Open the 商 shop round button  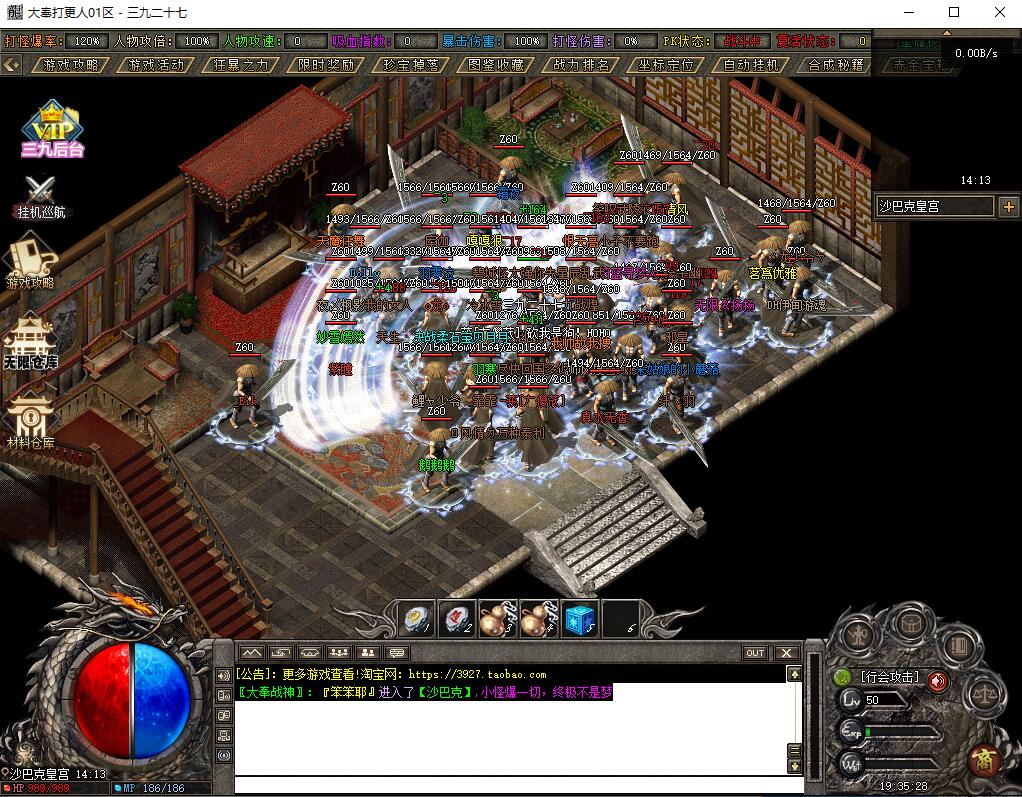[983, 758]
